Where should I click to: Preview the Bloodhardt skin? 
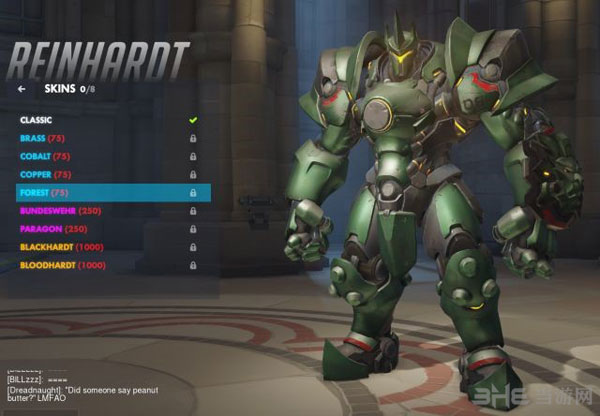tap(62, 265)
